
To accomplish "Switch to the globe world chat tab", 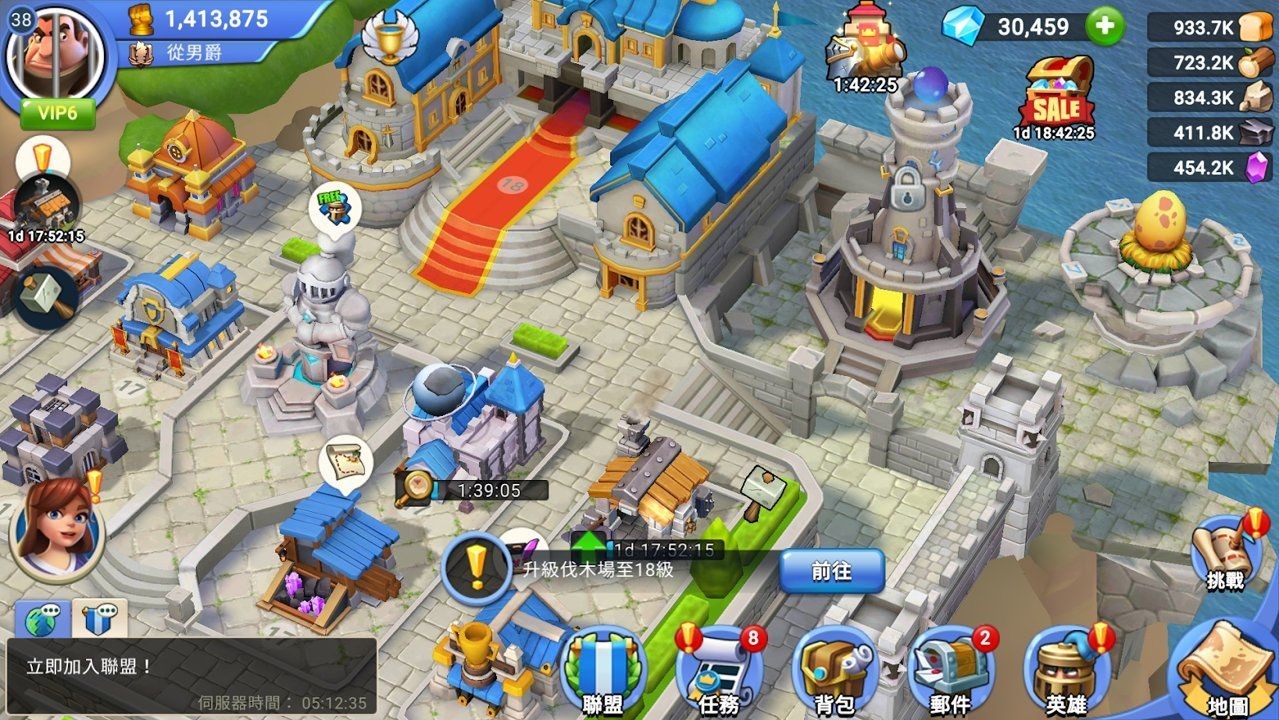I will pos(41,620).
